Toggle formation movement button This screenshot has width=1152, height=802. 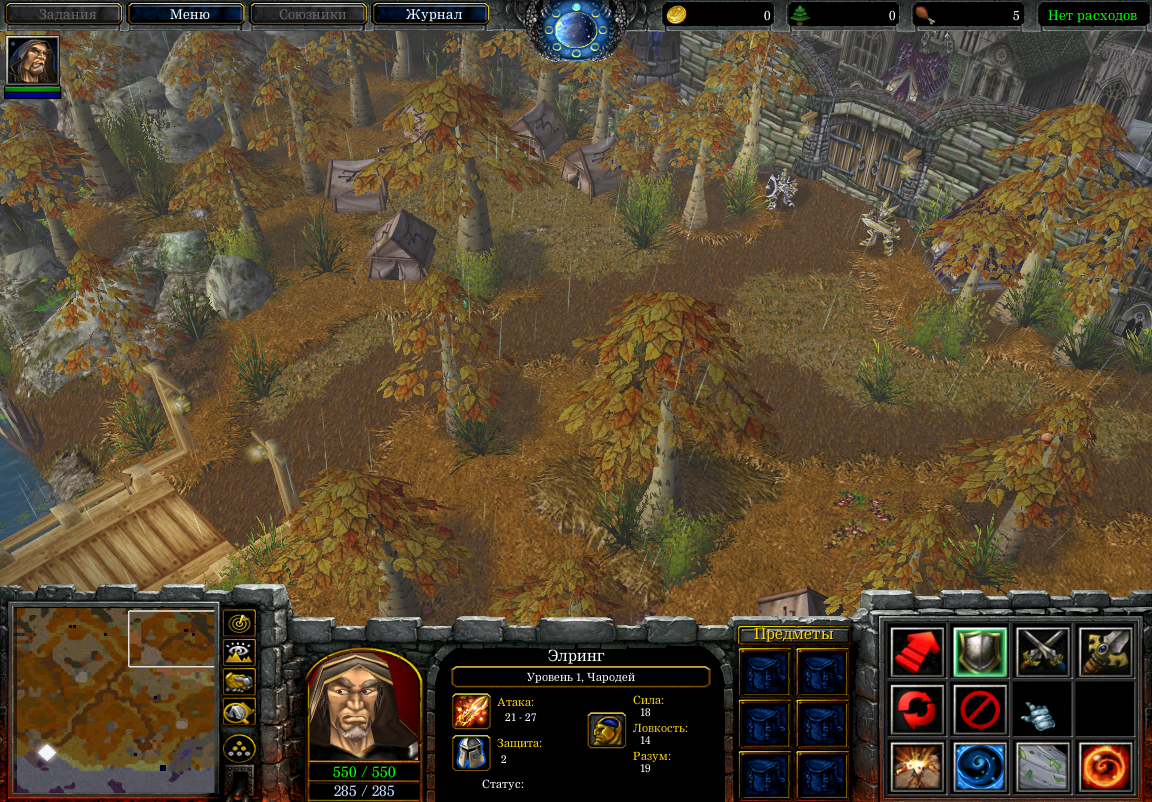[240, 748]
